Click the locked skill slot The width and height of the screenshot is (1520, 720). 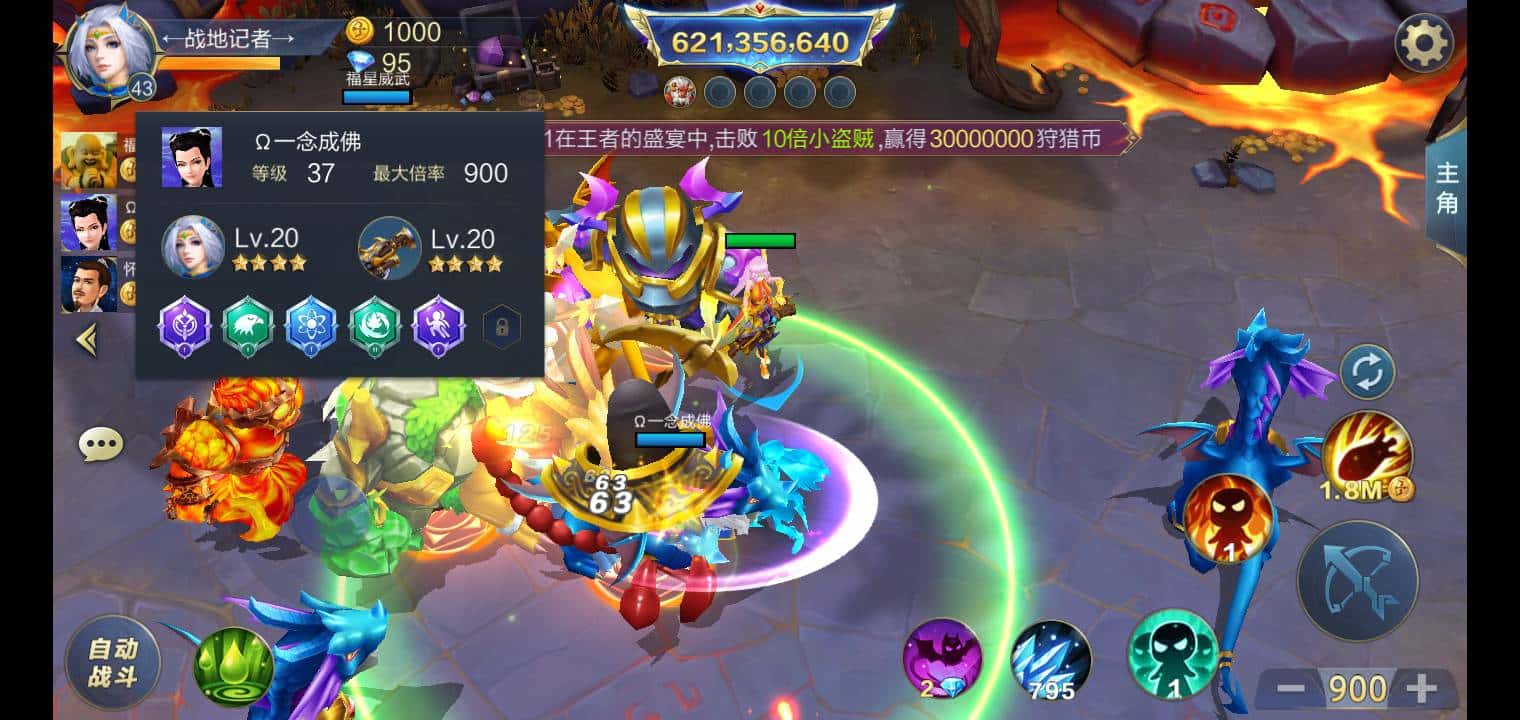(x=503, y=327)
